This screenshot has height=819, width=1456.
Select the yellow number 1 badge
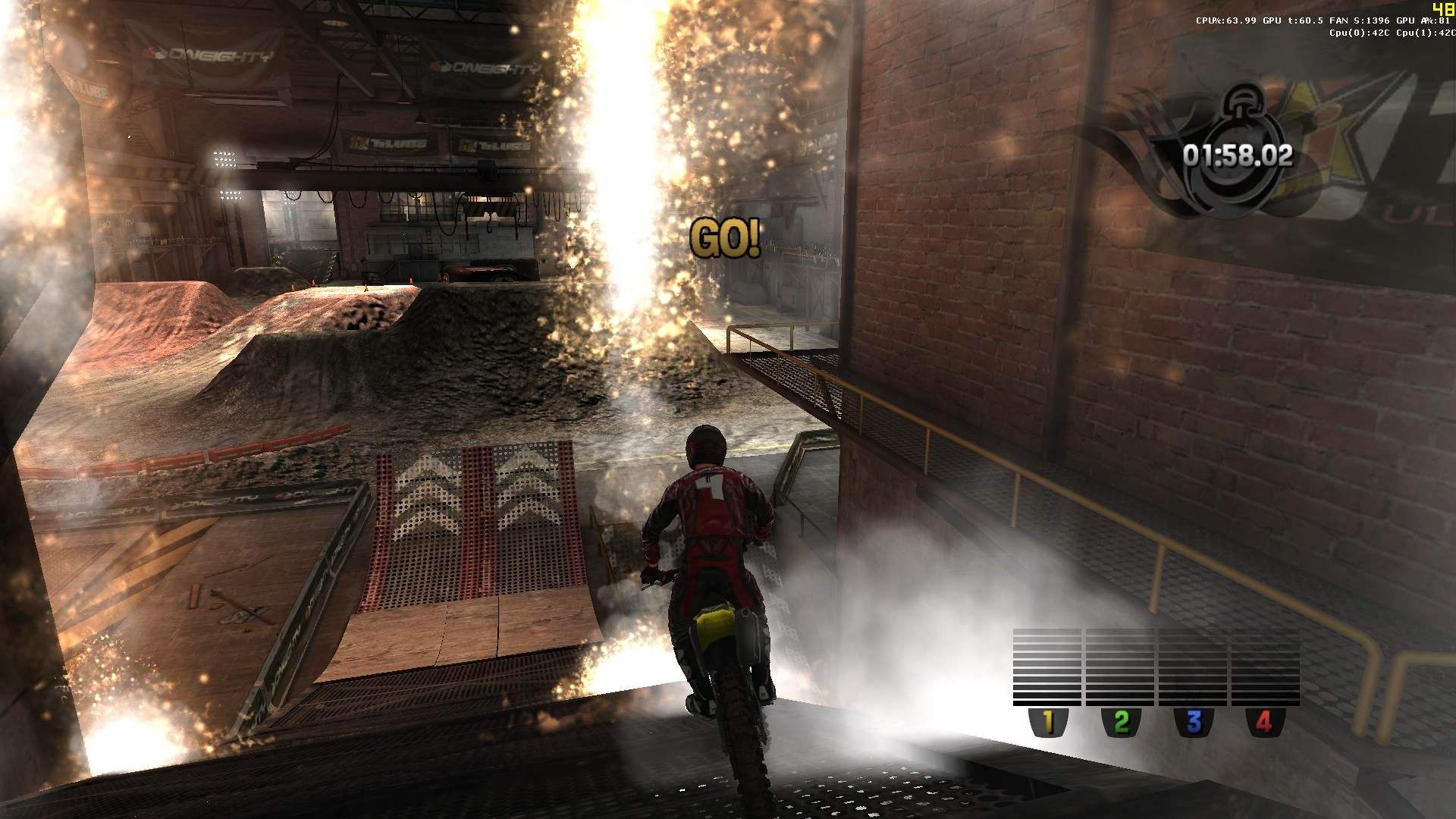pos(1048,722)
